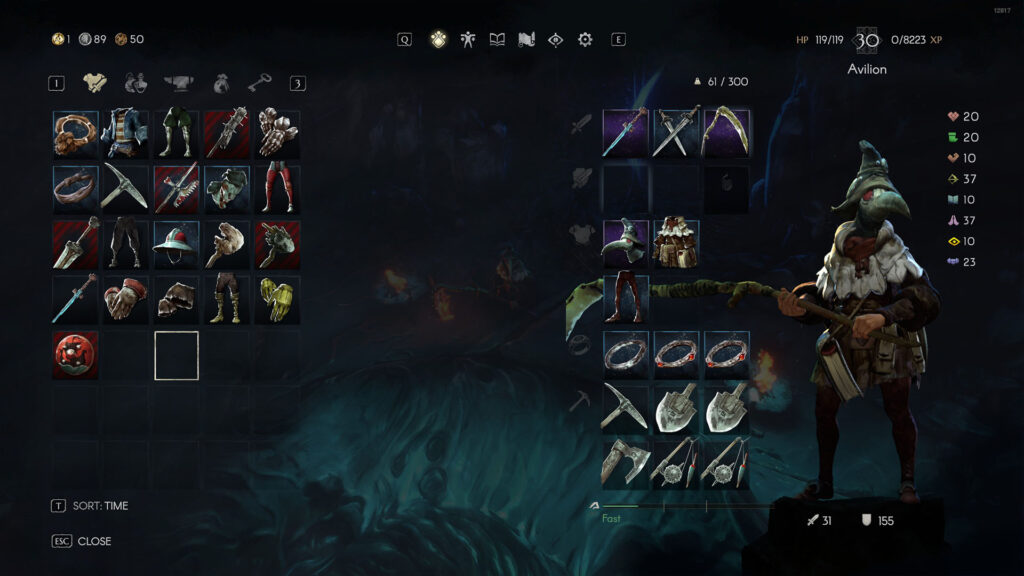The image size is (1024, 576).
Task: Choose the striped blue jacket item
Action: (126, 134)
